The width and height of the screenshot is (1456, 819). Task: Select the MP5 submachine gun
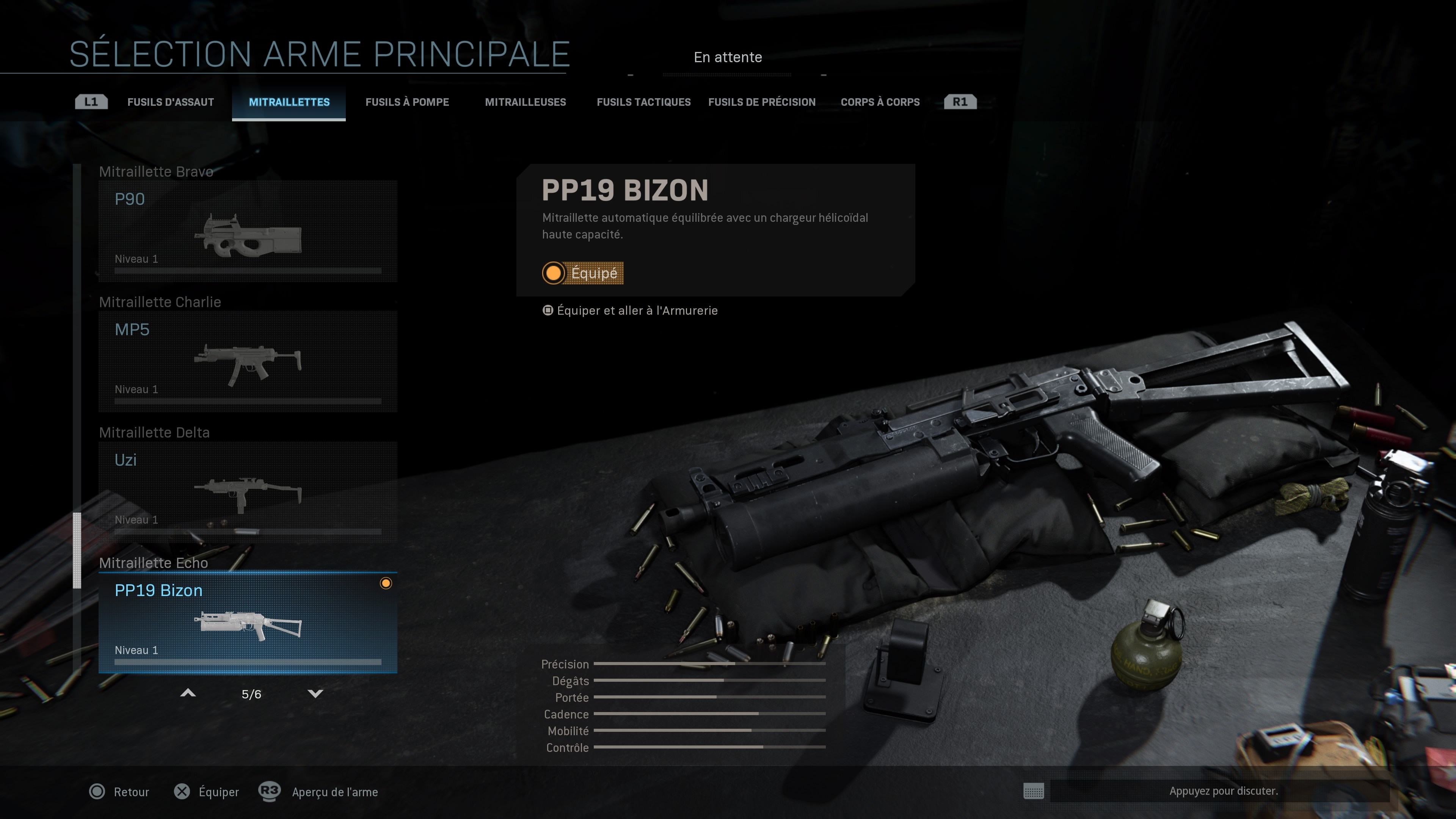point(248,362)
